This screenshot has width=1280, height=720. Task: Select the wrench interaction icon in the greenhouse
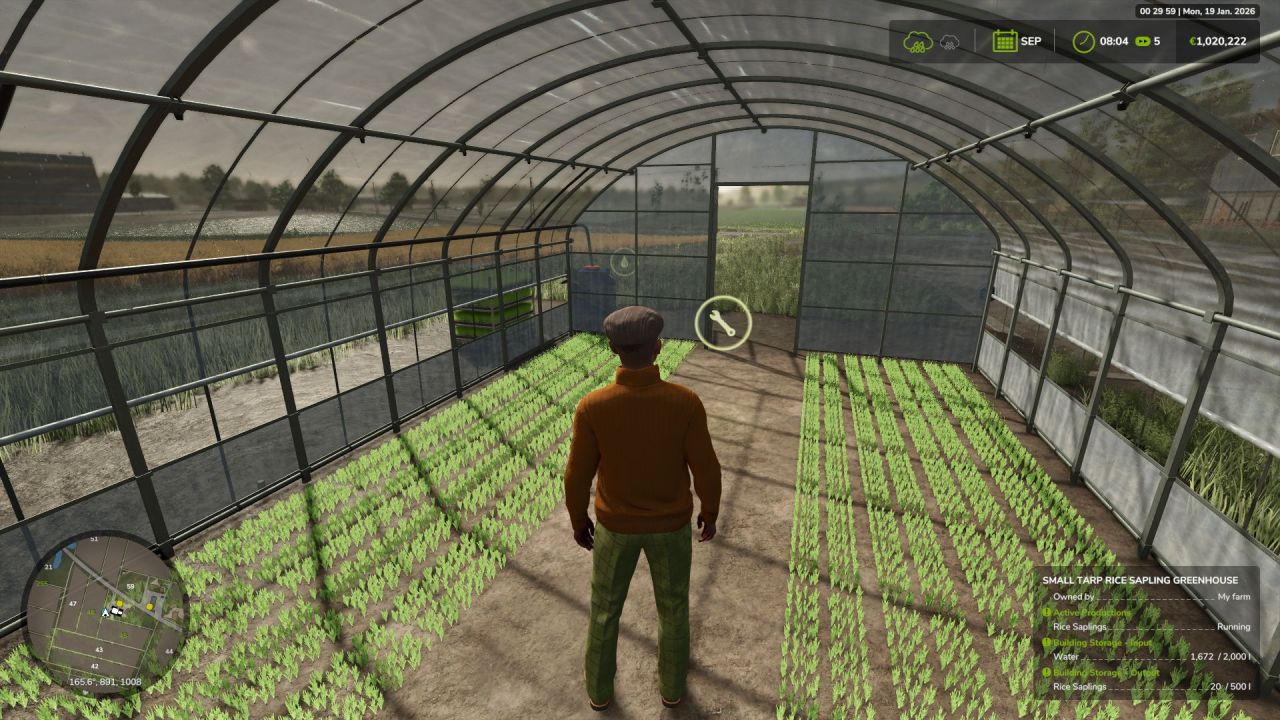723,322
